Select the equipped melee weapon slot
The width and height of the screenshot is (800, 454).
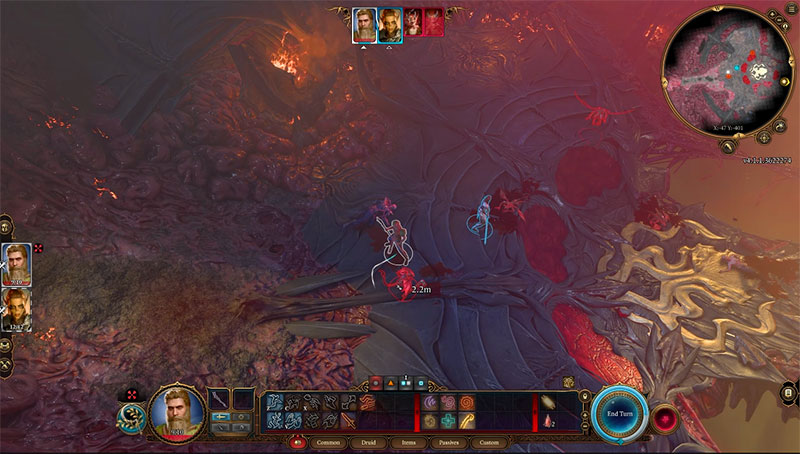(x=220, y=399)
